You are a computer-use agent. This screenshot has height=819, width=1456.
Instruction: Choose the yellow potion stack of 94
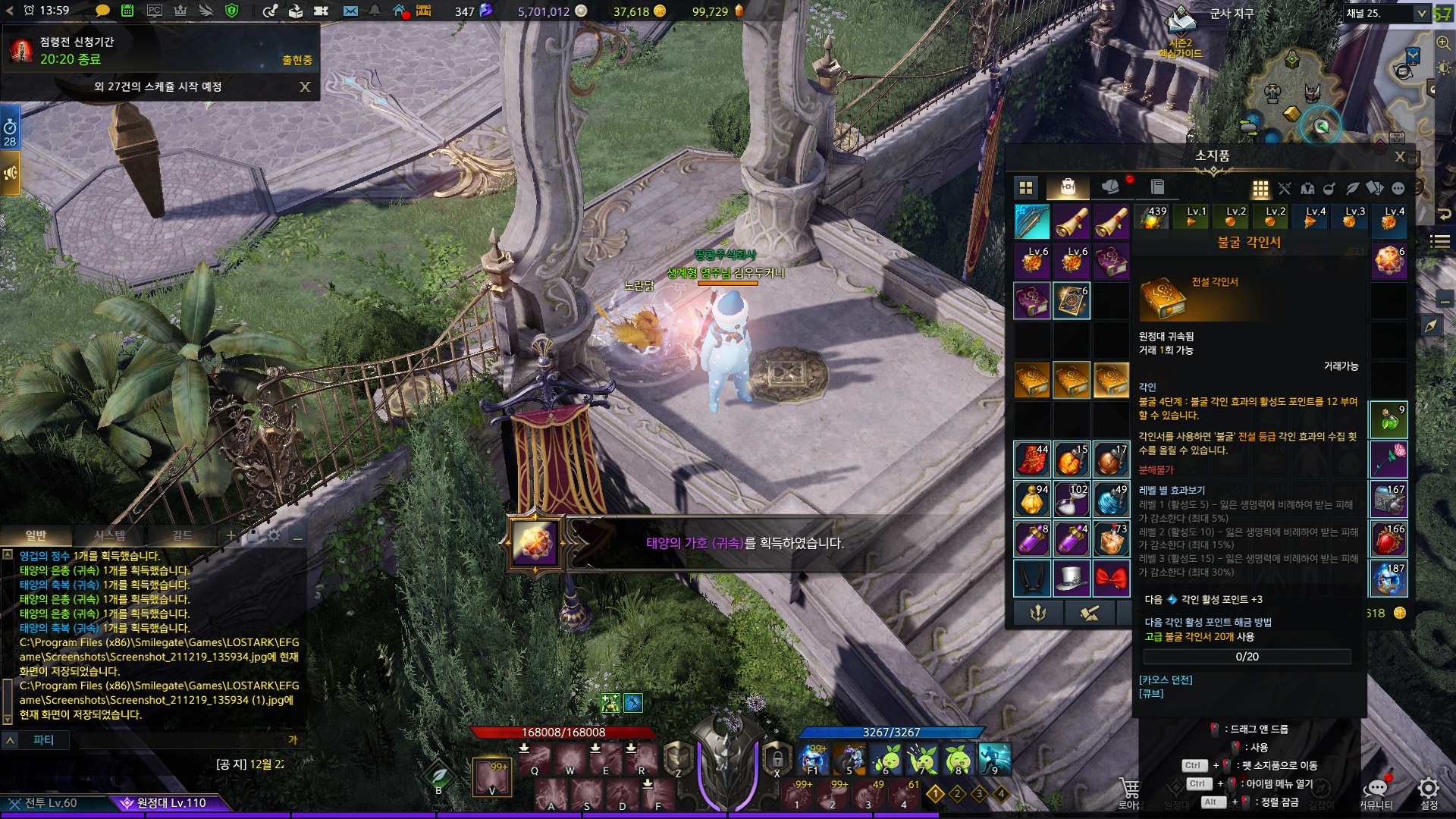click(1032, 499)
